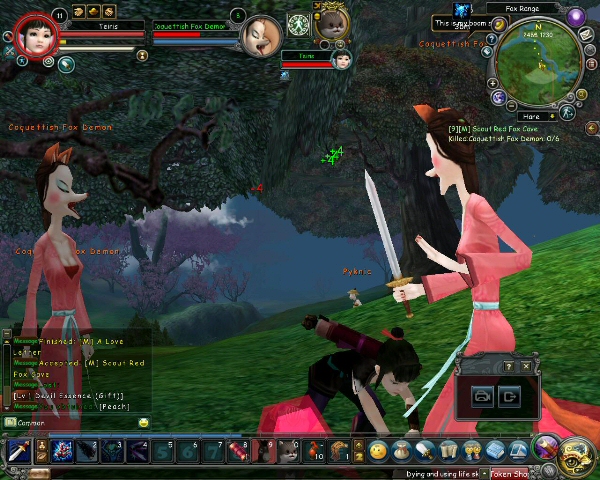The height and width of the screenshot is (480, 600).
Task: Click Teiris's player portrait
Action: click(x=34, y=37)
